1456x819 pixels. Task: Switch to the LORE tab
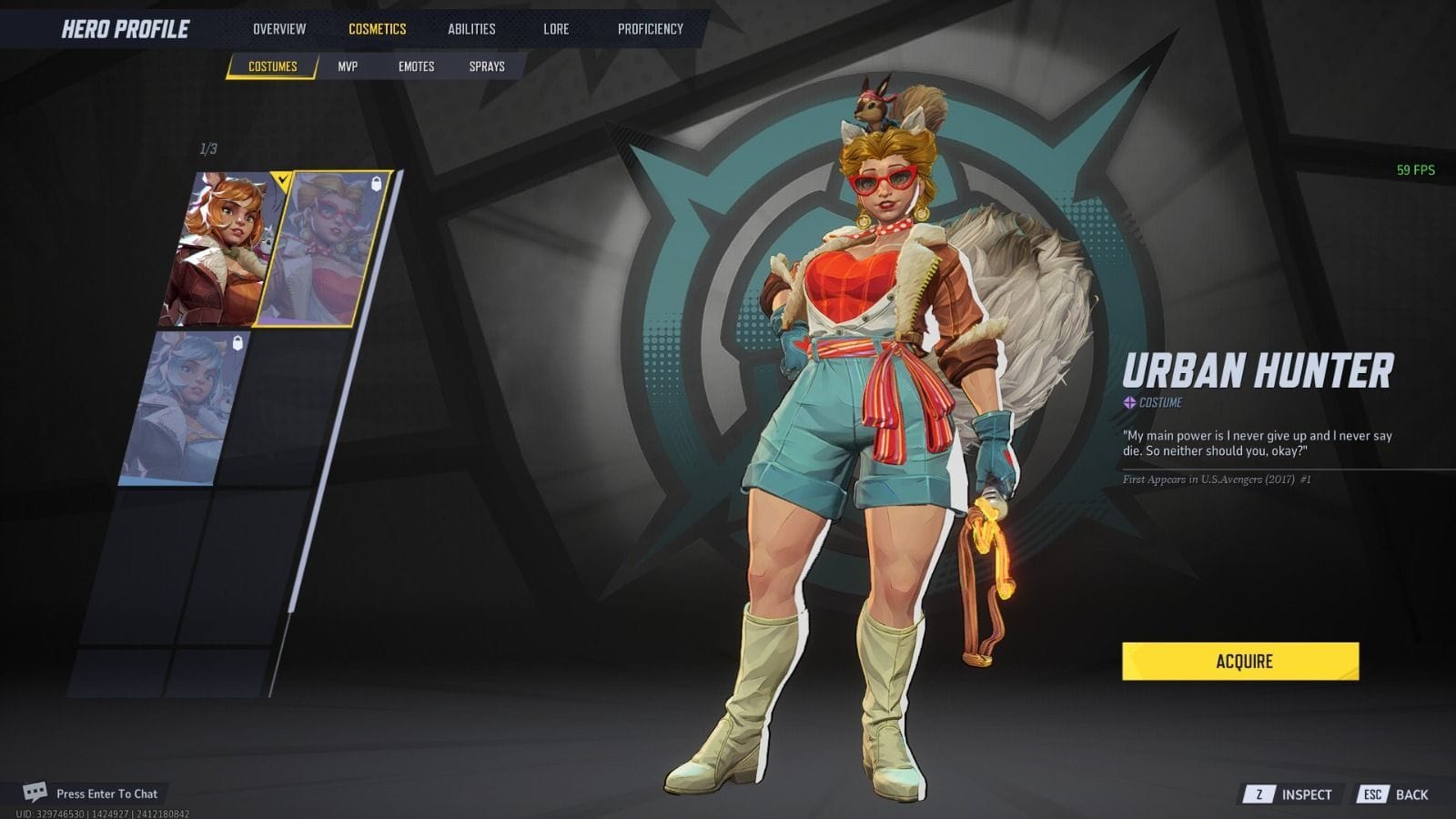(556, 28)
